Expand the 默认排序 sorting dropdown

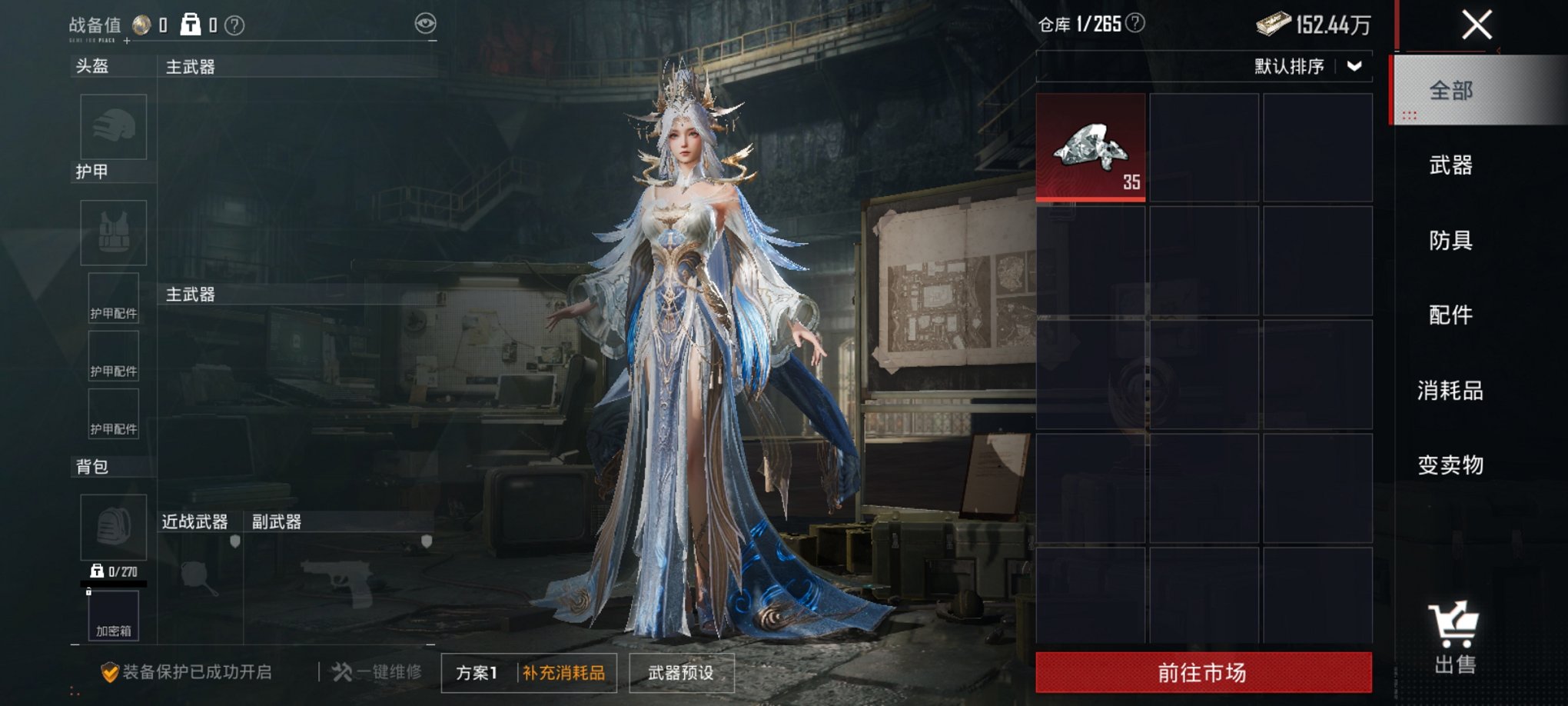(x=1308, y=68)
